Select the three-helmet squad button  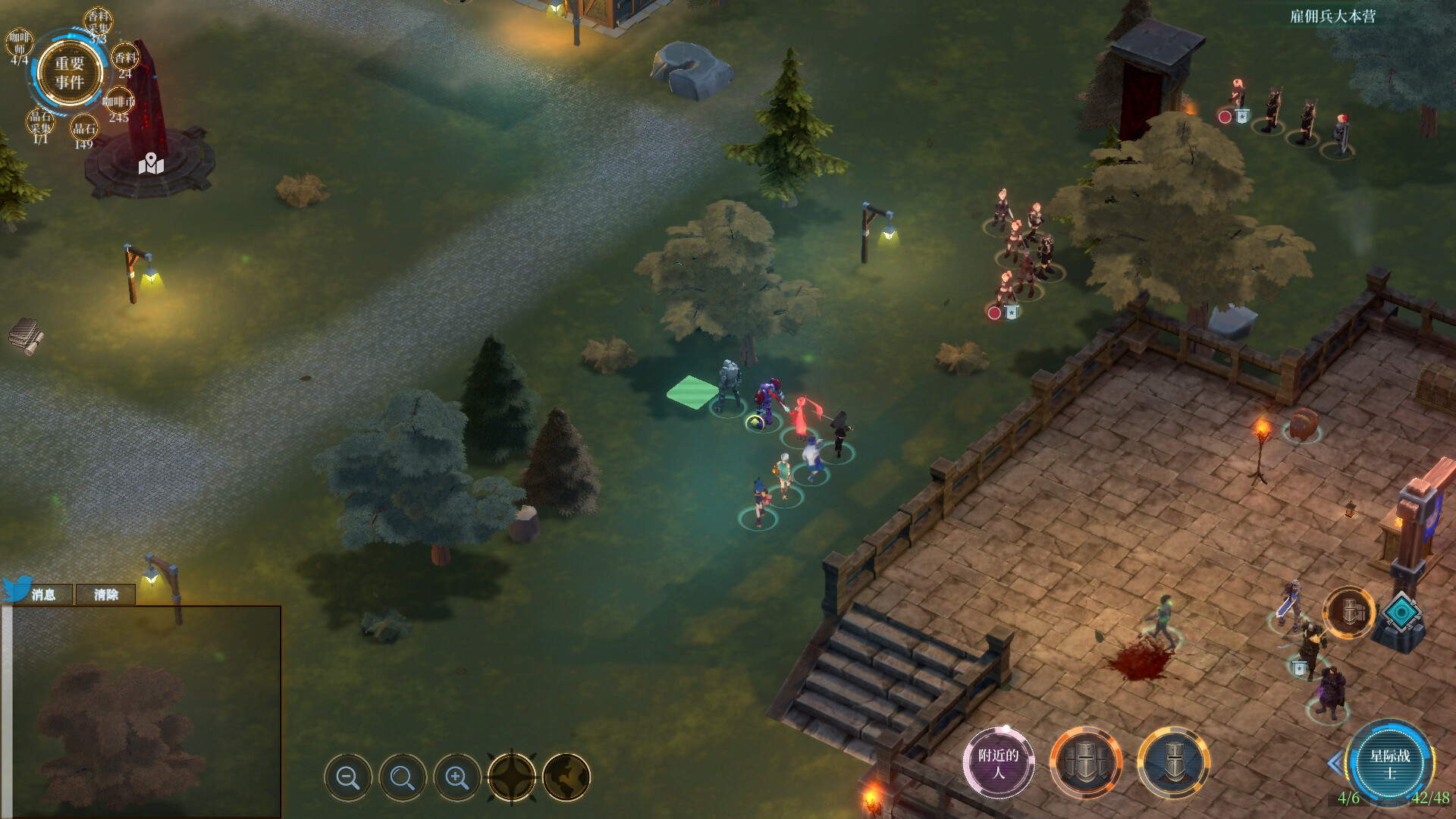point(1086,763)
